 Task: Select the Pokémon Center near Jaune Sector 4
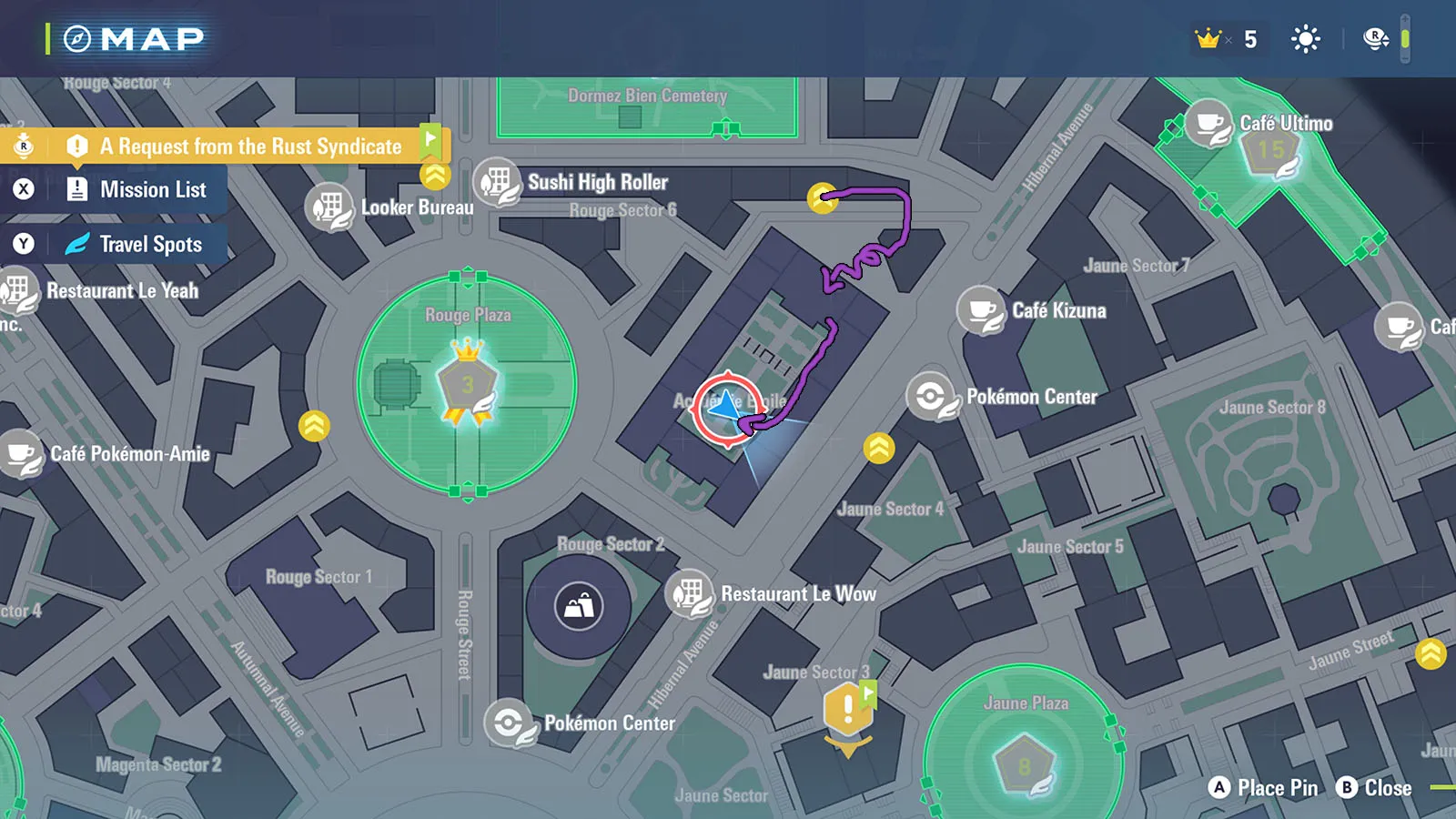click(930, 397)
